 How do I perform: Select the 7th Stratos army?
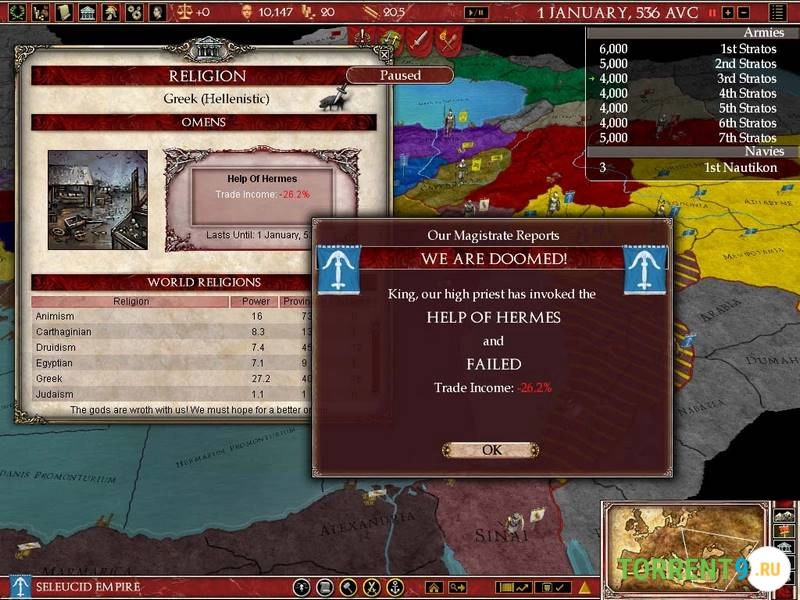tap(689, 138)
